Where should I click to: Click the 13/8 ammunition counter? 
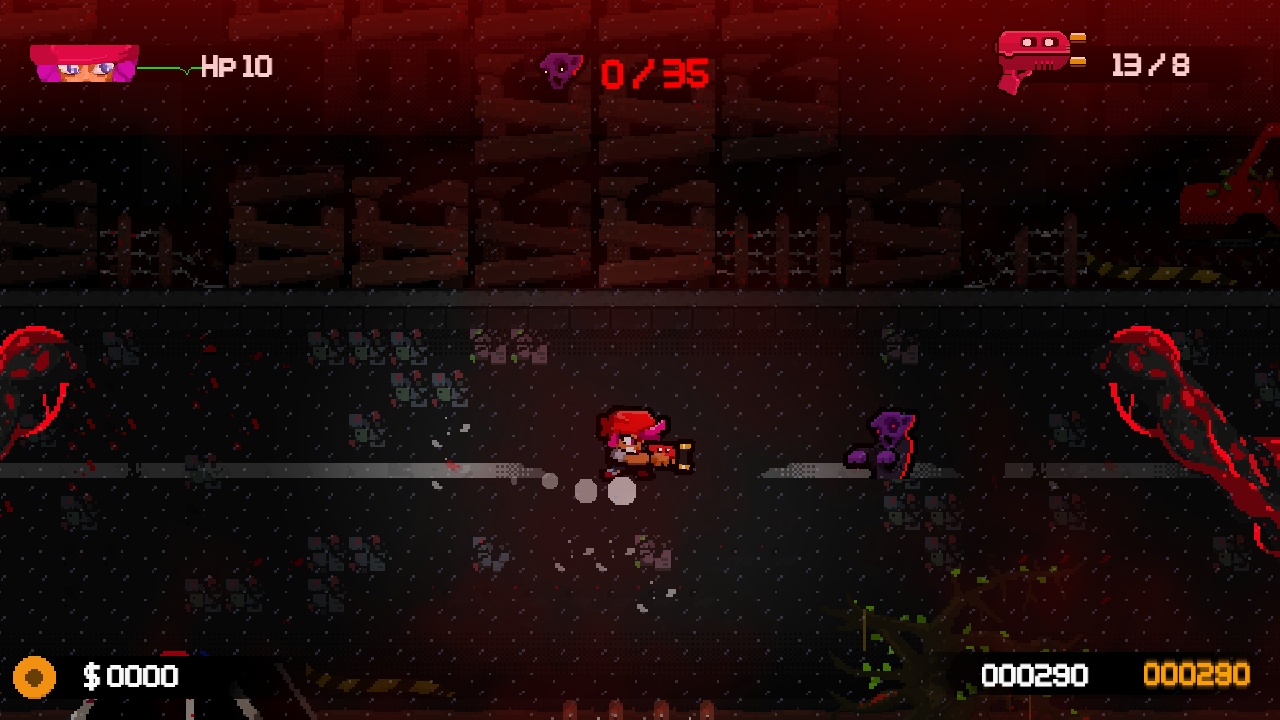click(1152, 63)
